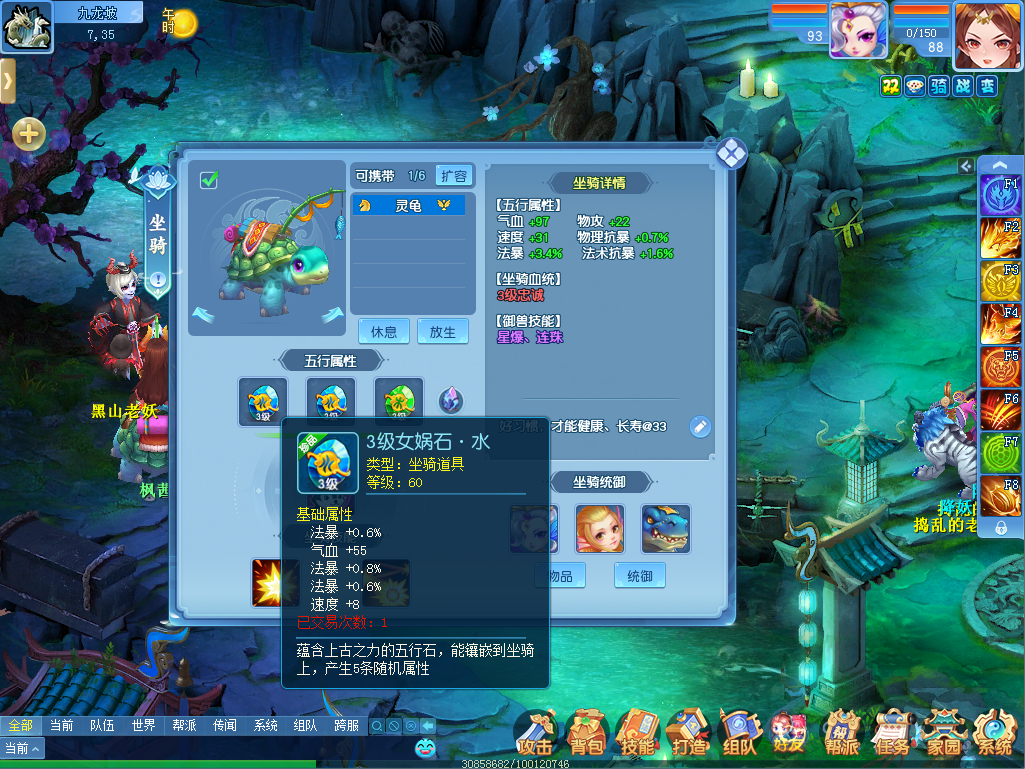1025x769 pixels.
Task: Open the 技能 skills menu
Action: [637, 737]
